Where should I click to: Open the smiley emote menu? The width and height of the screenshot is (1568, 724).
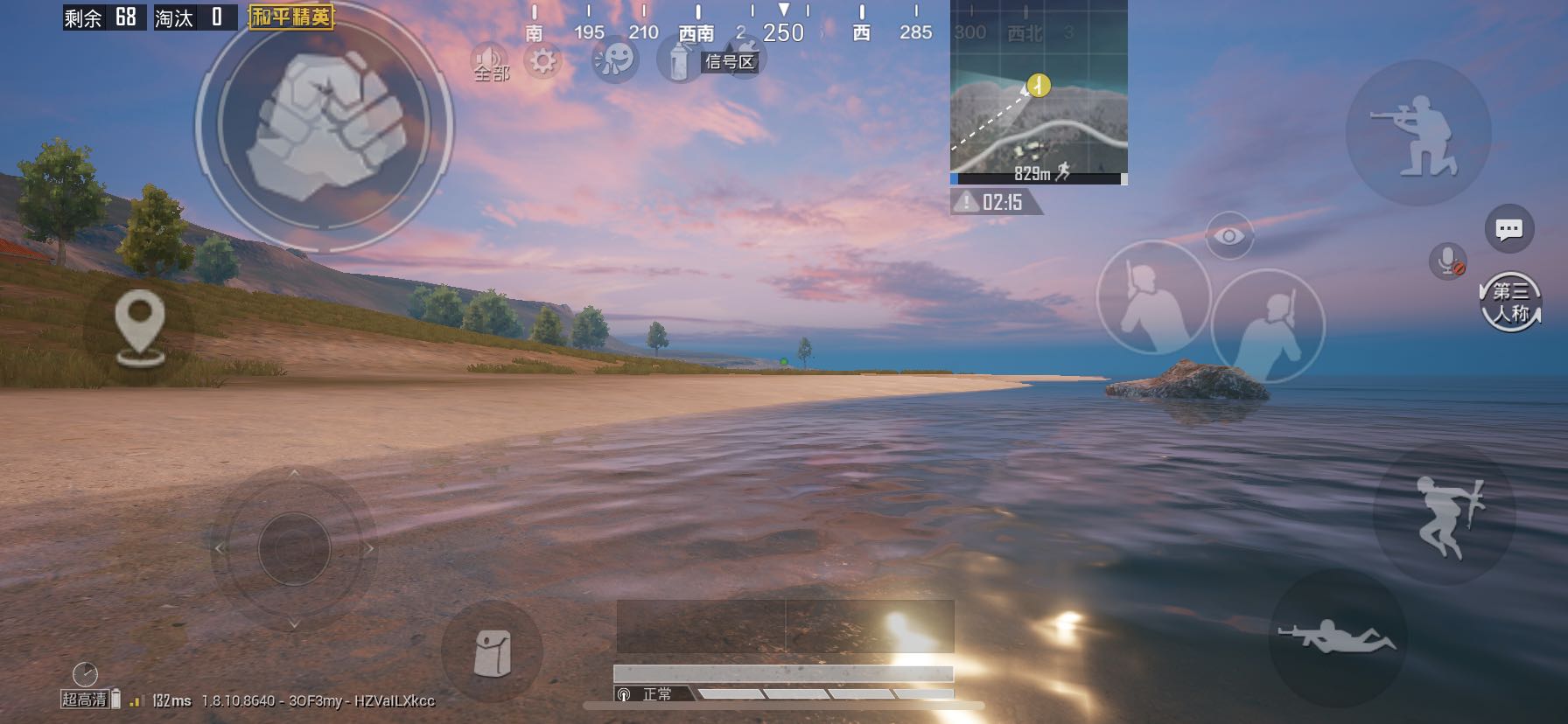coord(614,60)
